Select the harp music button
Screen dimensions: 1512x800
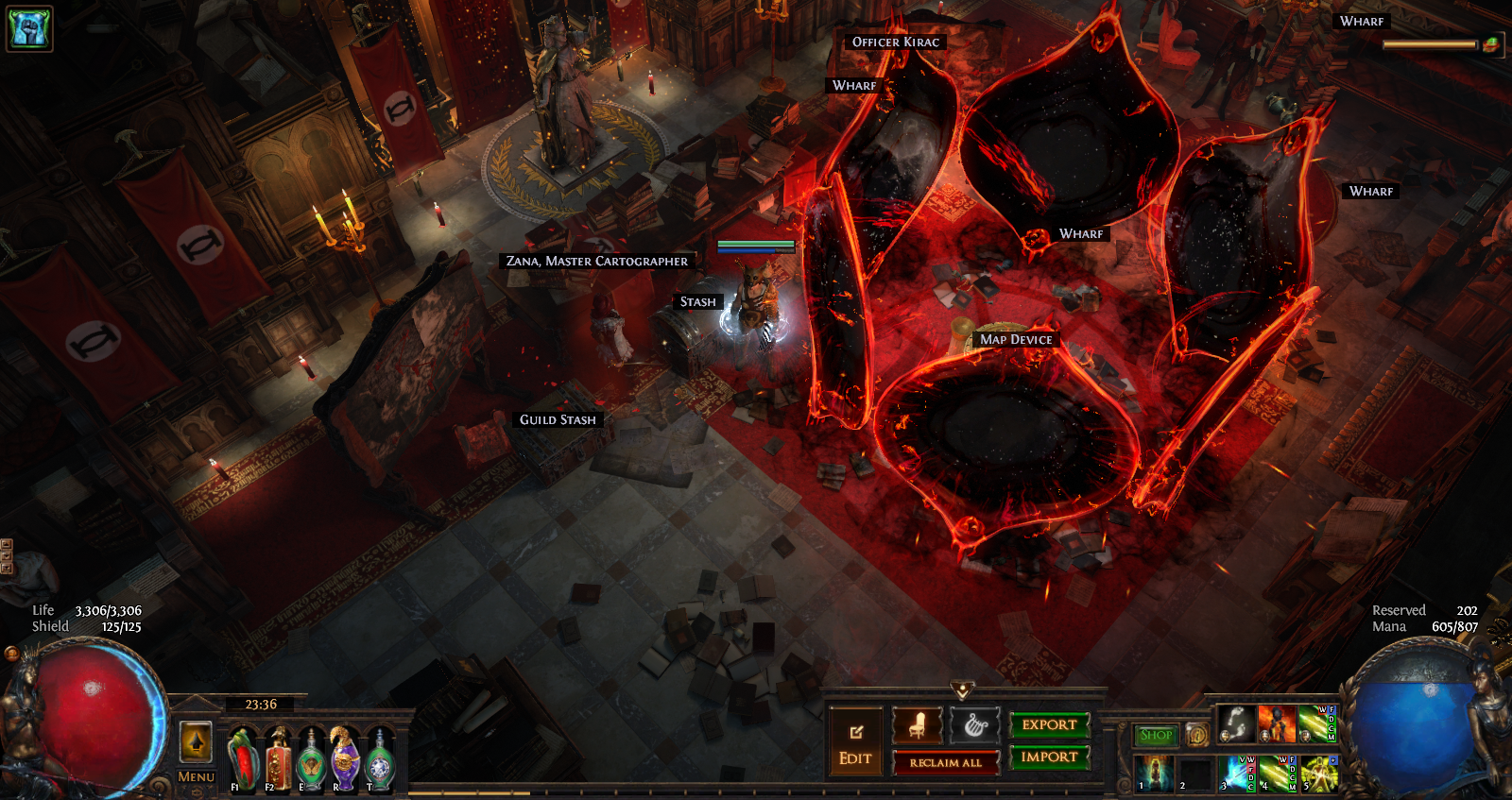coord(974,725)
